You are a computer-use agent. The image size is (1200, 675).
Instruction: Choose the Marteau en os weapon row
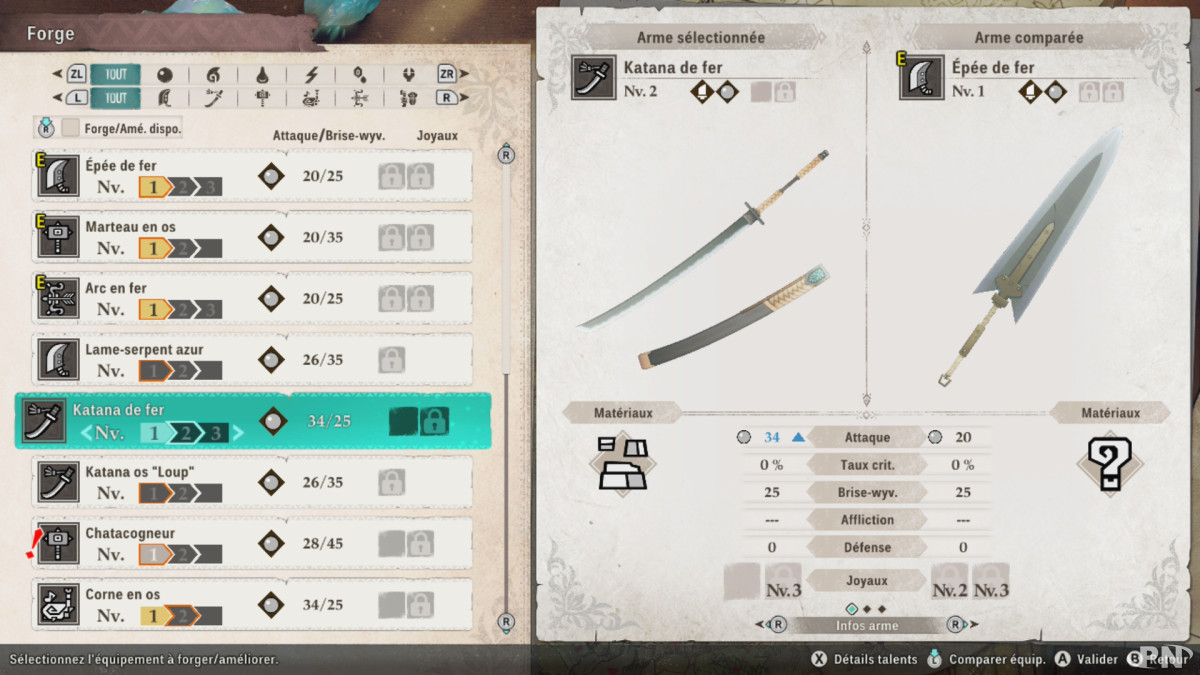pyautogui.click(x=252, y=237)
